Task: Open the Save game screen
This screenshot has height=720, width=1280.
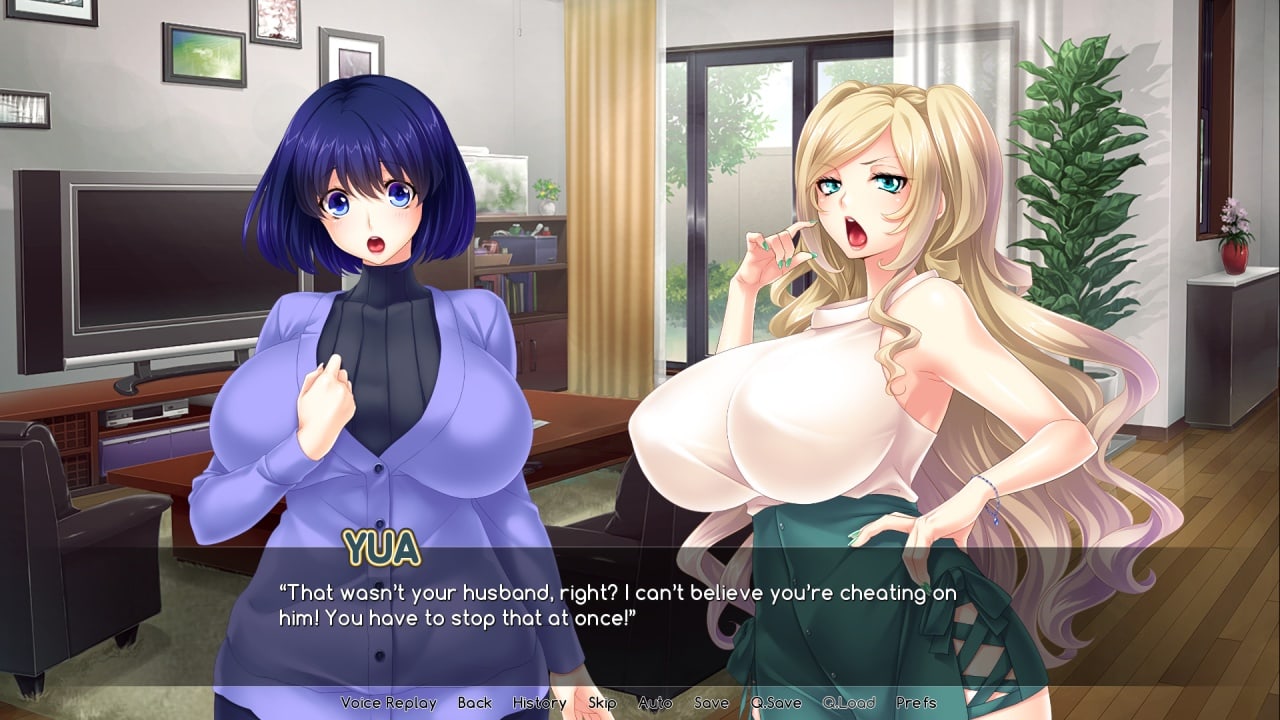Action: point(711,703)
